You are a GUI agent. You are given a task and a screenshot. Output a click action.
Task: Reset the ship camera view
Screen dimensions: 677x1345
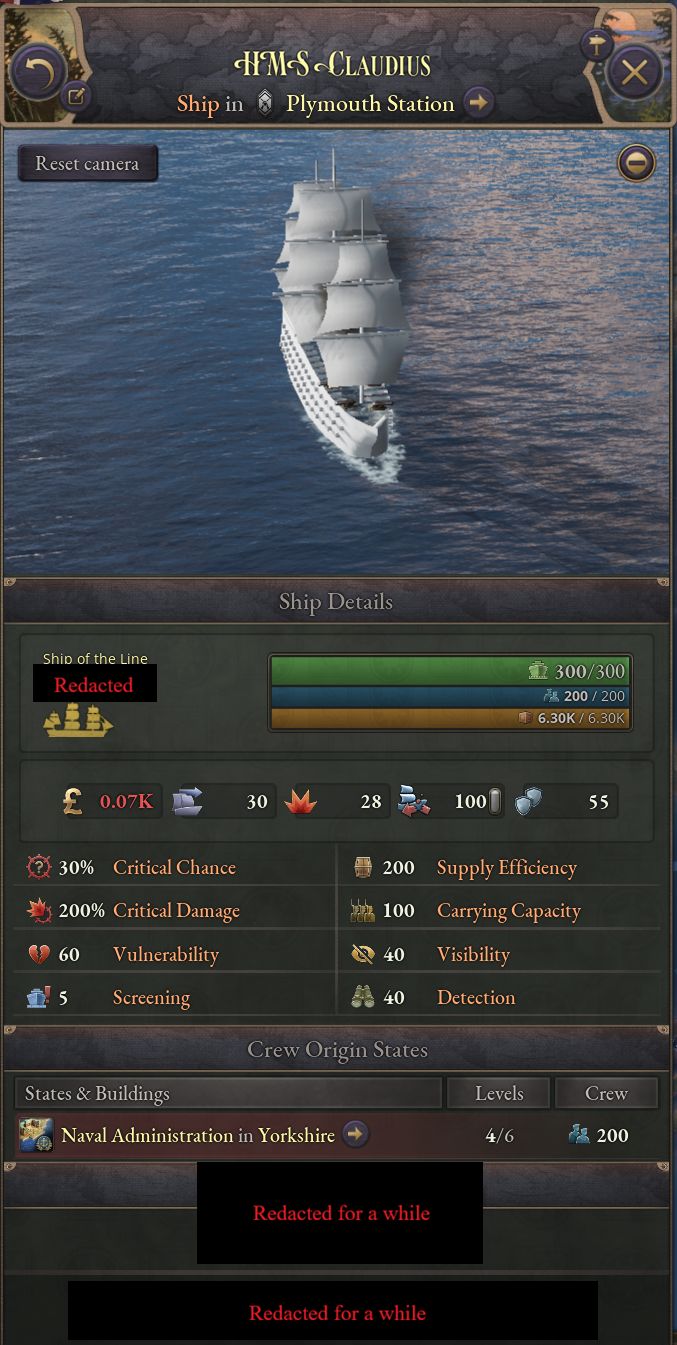click(87, 163)
